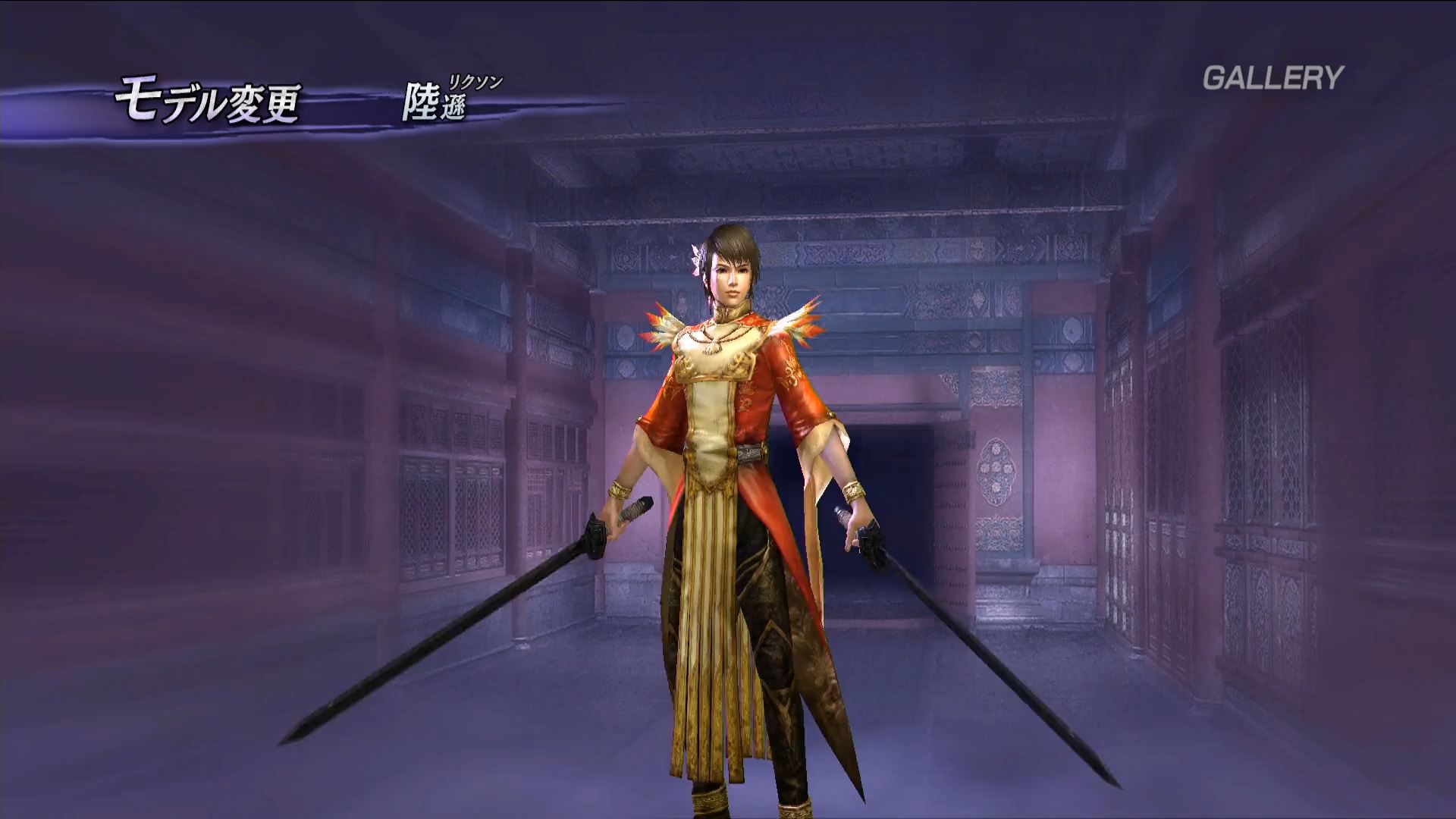Select the モデル変更 model change header
This screenshot has height=819, width=1456.
(207, 103)
